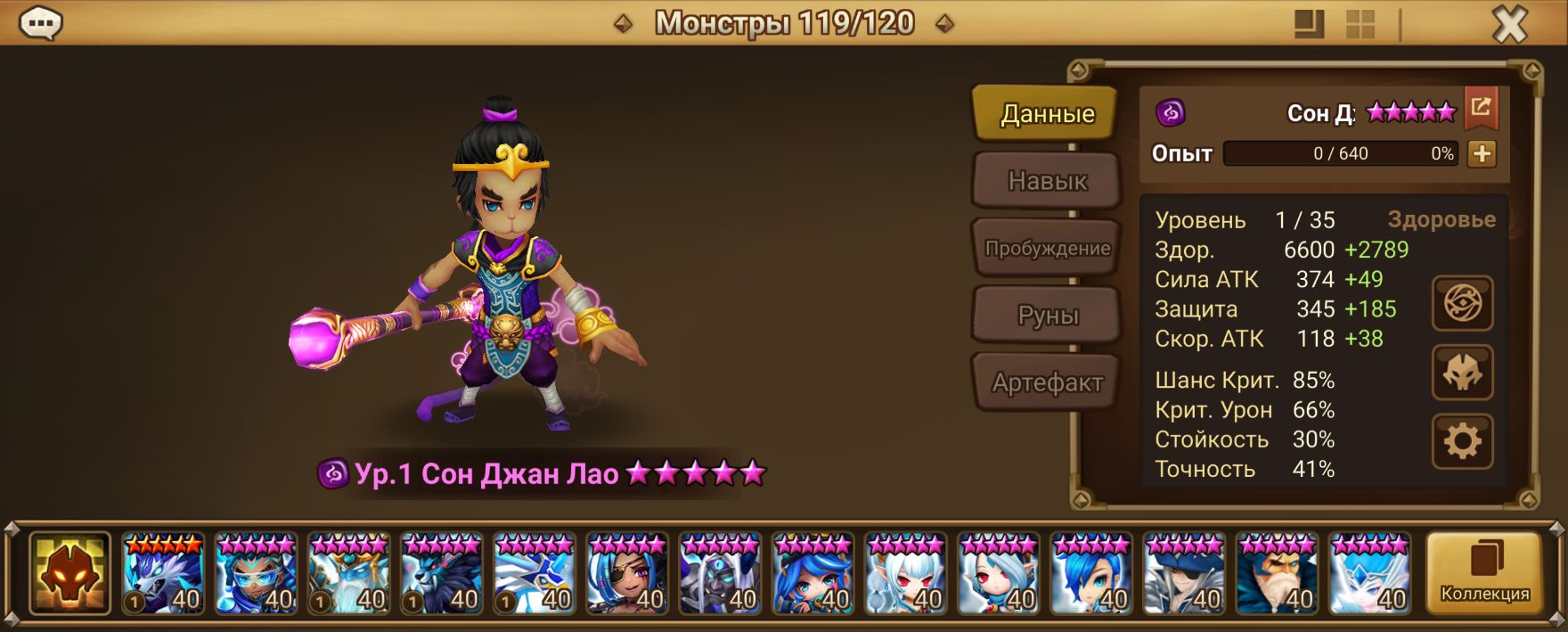Click the diamond arrow right of 119/120
Screen dimensions: 1568x632
[x=944, y=24]
